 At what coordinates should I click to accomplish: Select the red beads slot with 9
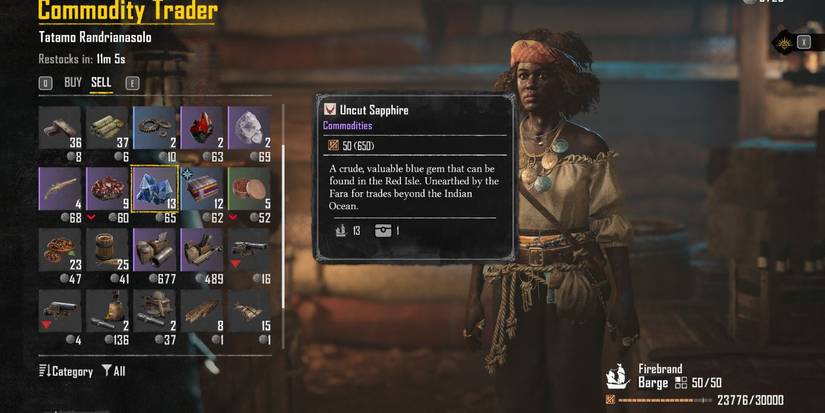108,188
